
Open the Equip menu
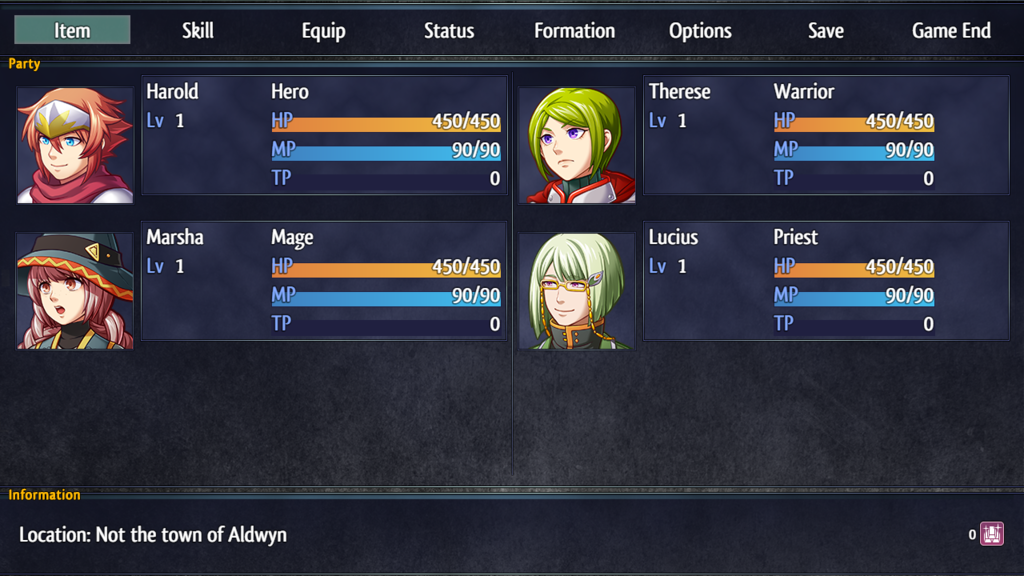[323, 30]
